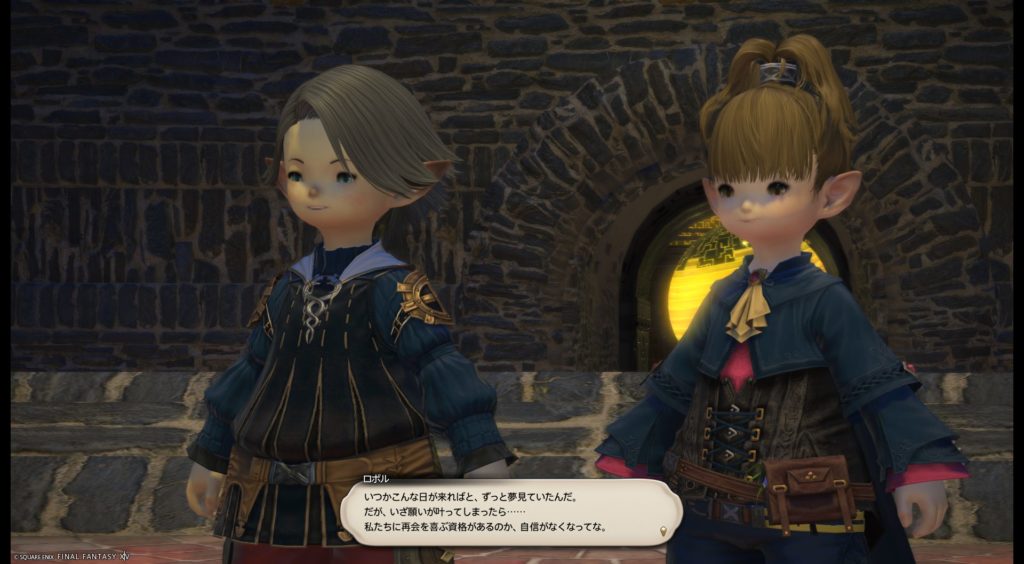The width and height of the screenshot is (1024, 564).
Task: Advance the Lobol dialogue box
Action: pyautogui.click(x=500, y=511)
